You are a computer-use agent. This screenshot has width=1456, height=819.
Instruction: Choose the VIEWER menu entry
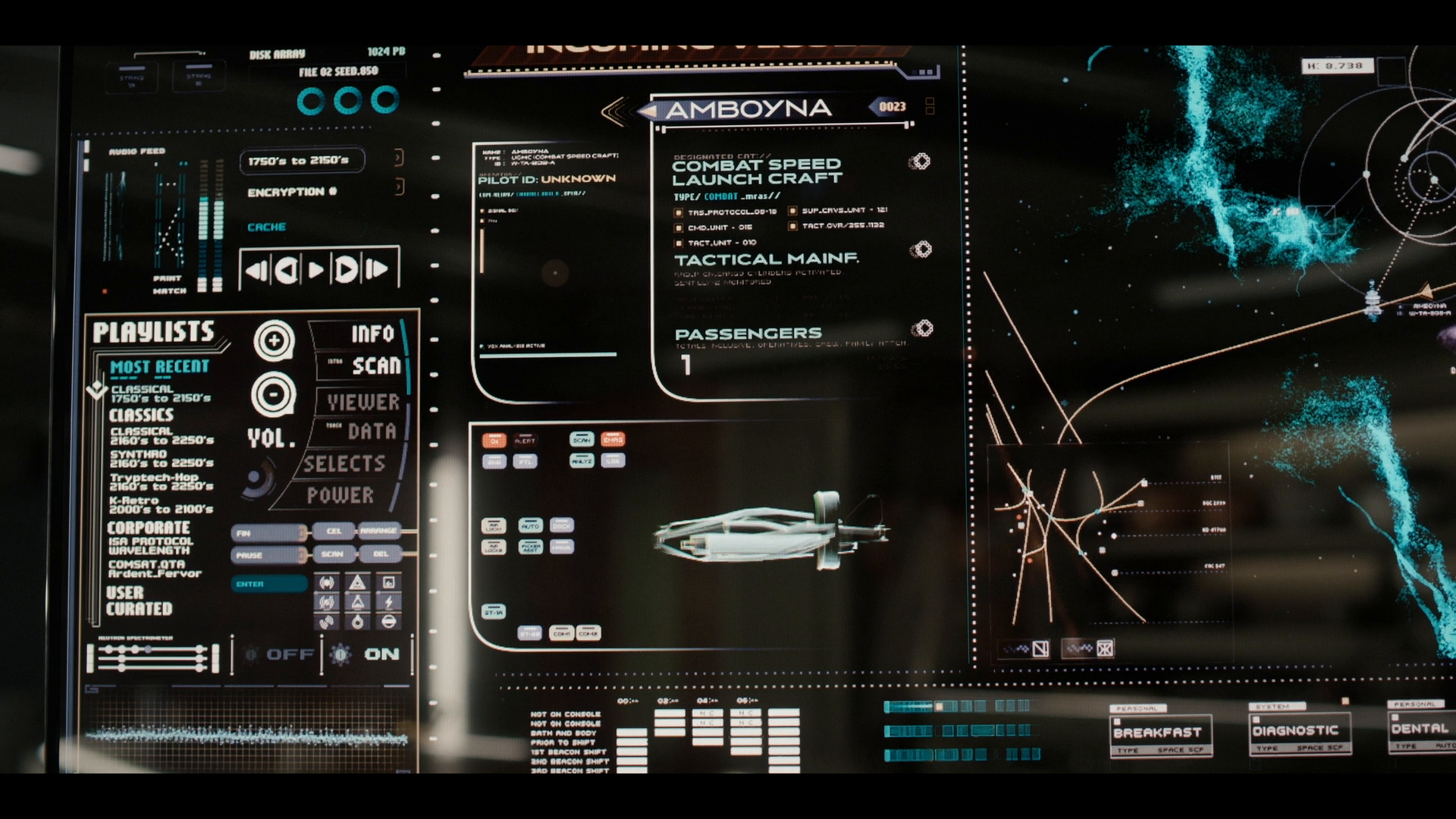[x=363, y=402]
